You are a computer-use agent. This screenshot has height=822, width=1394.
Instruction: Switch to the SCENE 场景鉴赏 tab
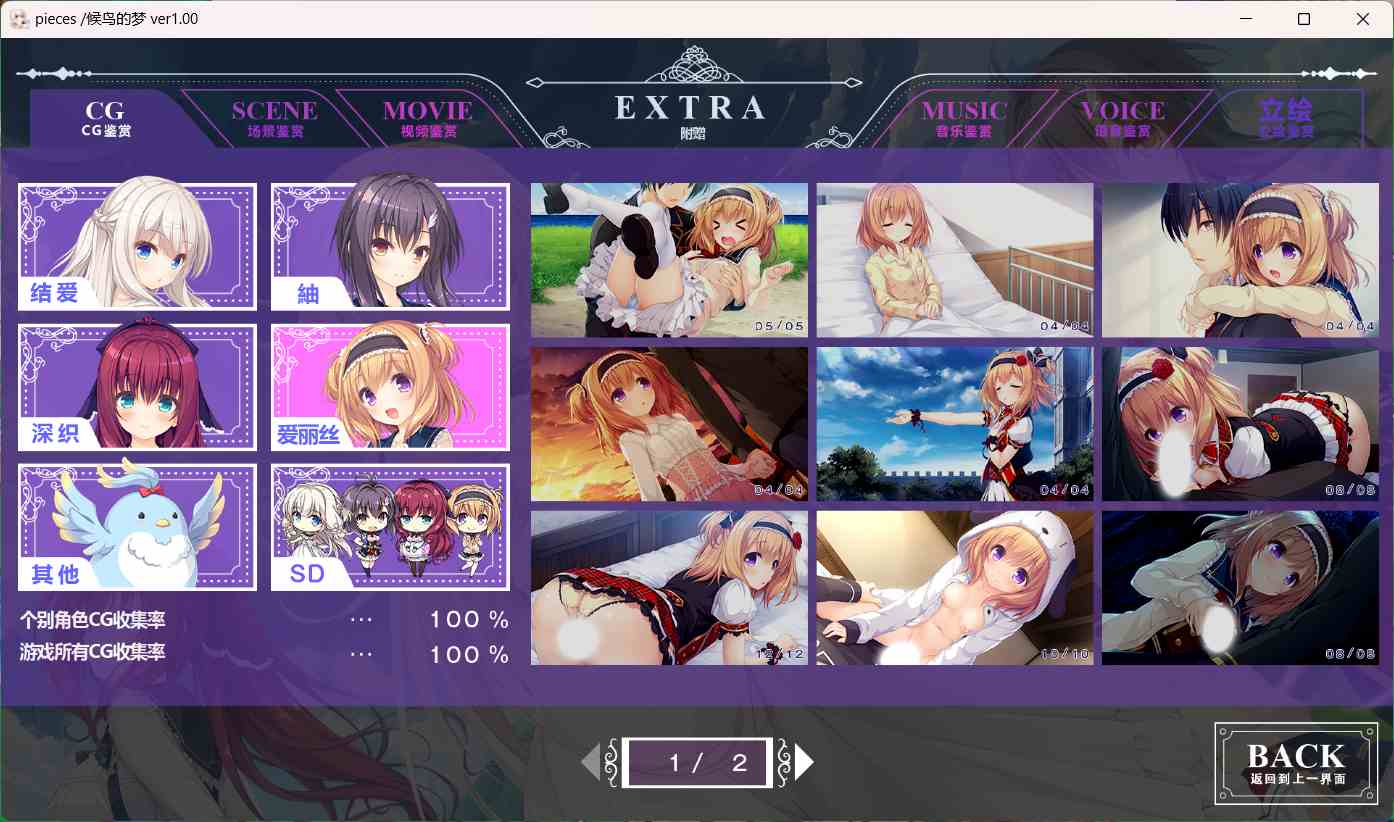[x=272, y=118]
